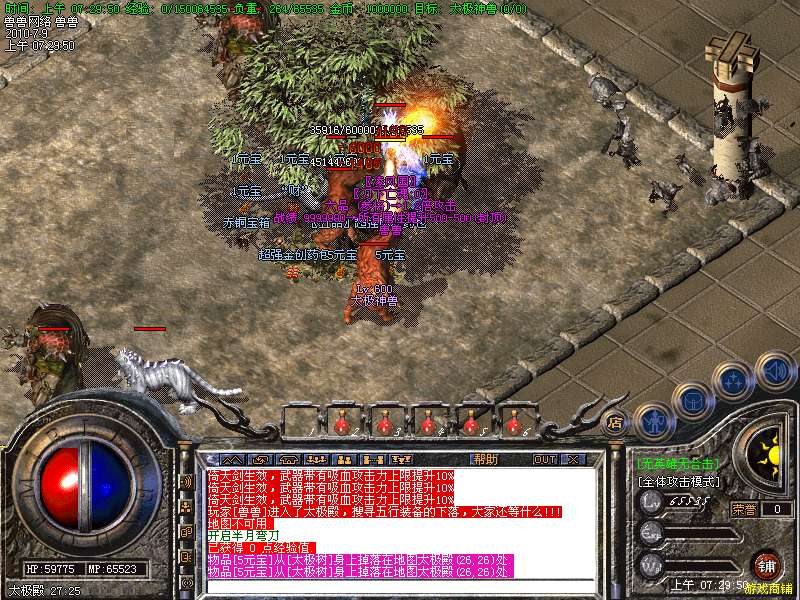Viewport: 800px width, 600px height.
Task: Click the mountain-shaped button on chat toolbar
Action: (x=230, y=459)
